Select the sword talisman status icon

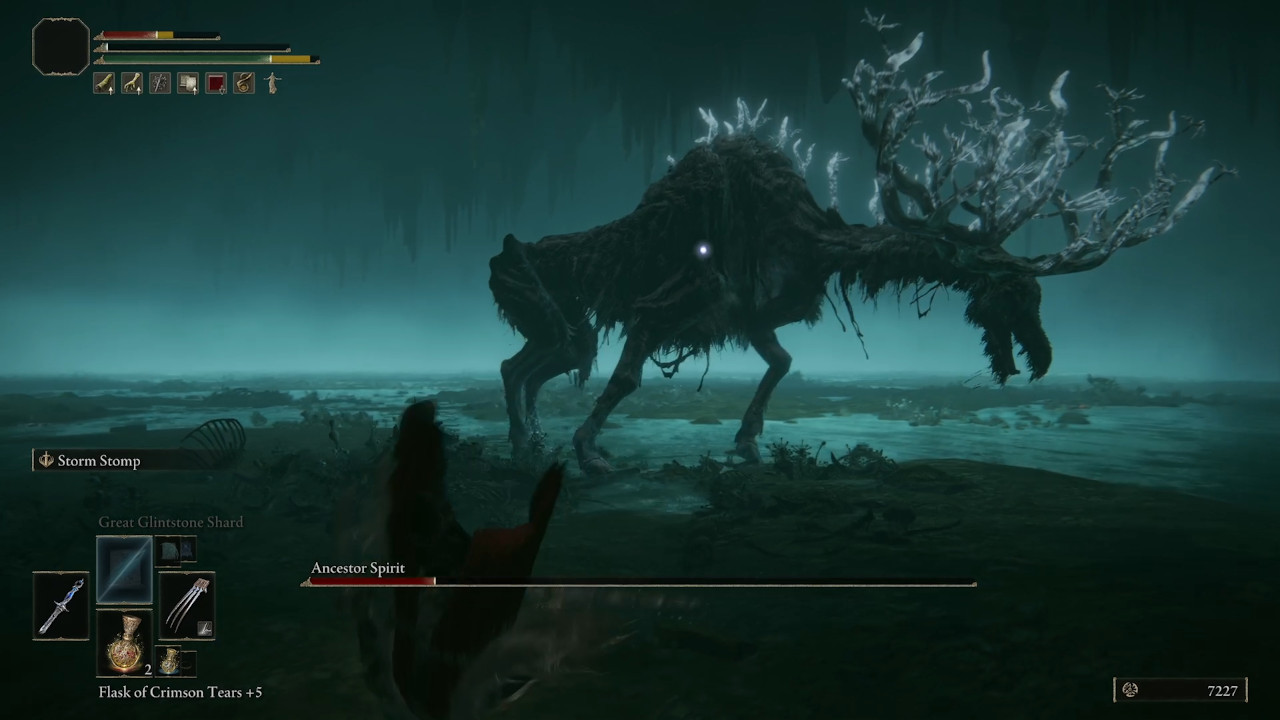159,83
